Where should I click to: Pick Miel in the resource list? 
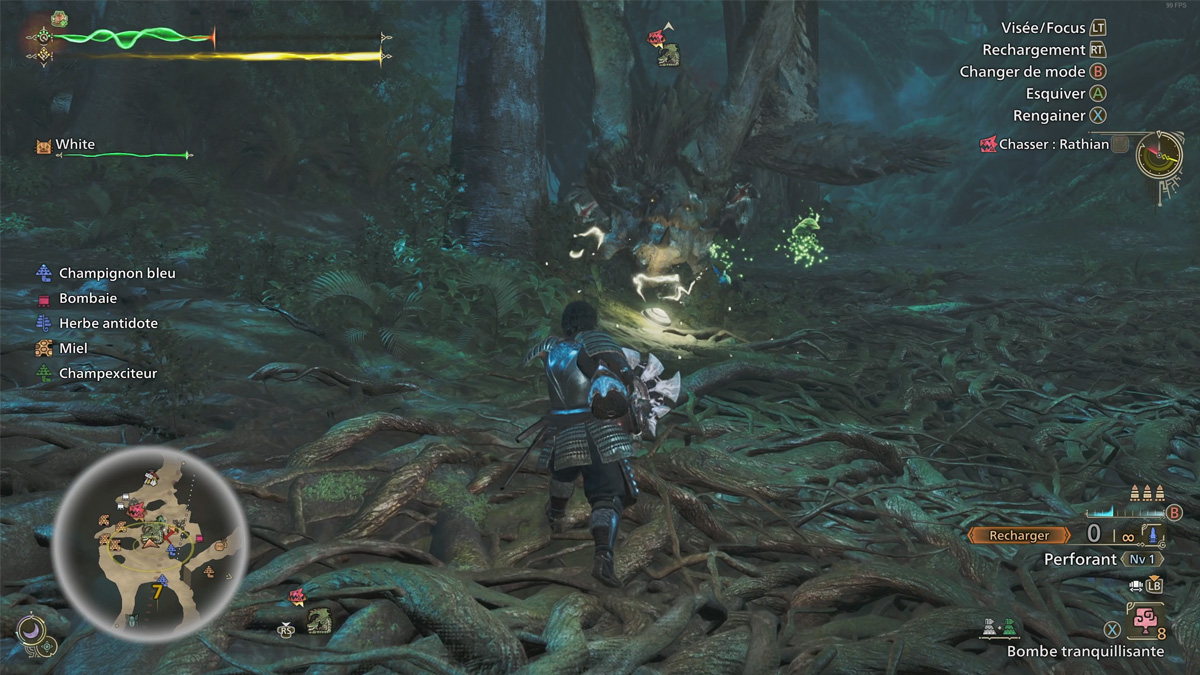pyautogui.click(x=73, y=348)
